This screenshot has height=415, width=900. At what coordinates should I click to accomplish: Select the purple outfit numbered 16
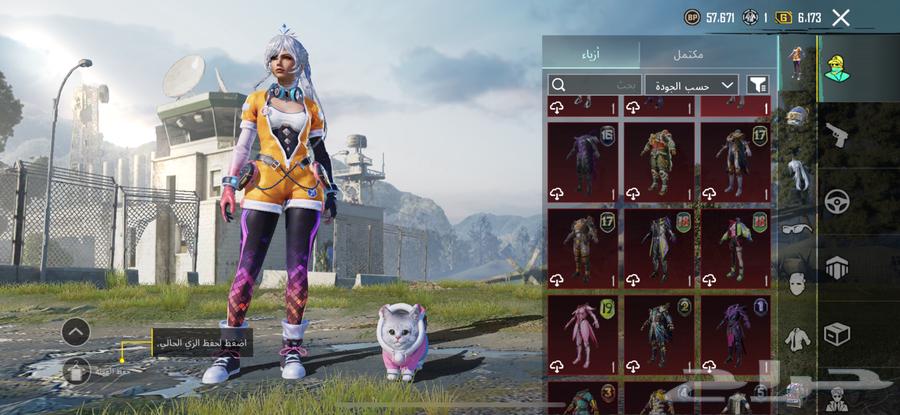[x=583, y=160]
